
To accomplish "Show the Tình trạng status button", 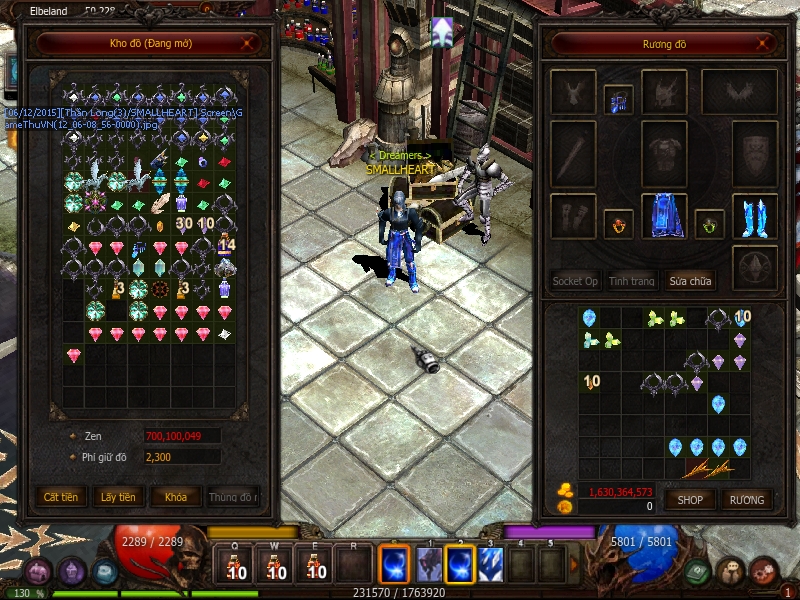I will [632, 281].
